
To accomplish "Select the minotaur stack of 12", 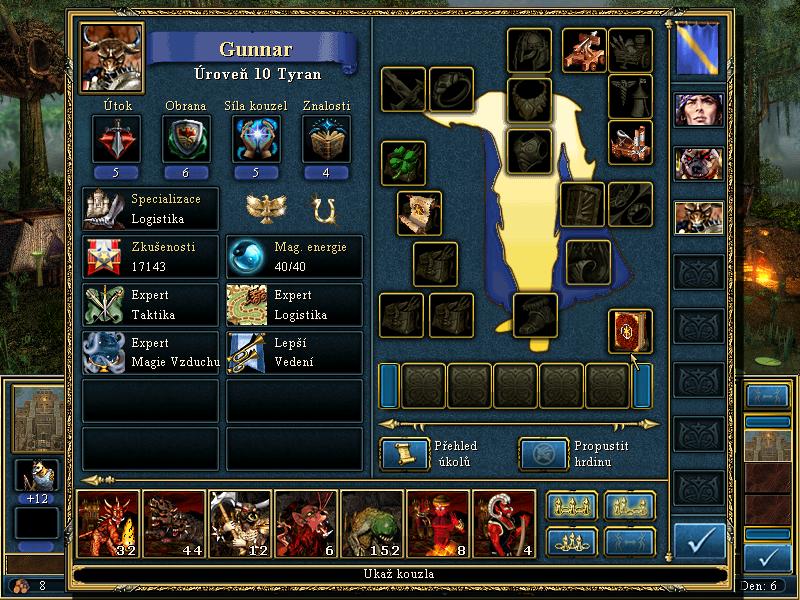I will pos(239,523).
